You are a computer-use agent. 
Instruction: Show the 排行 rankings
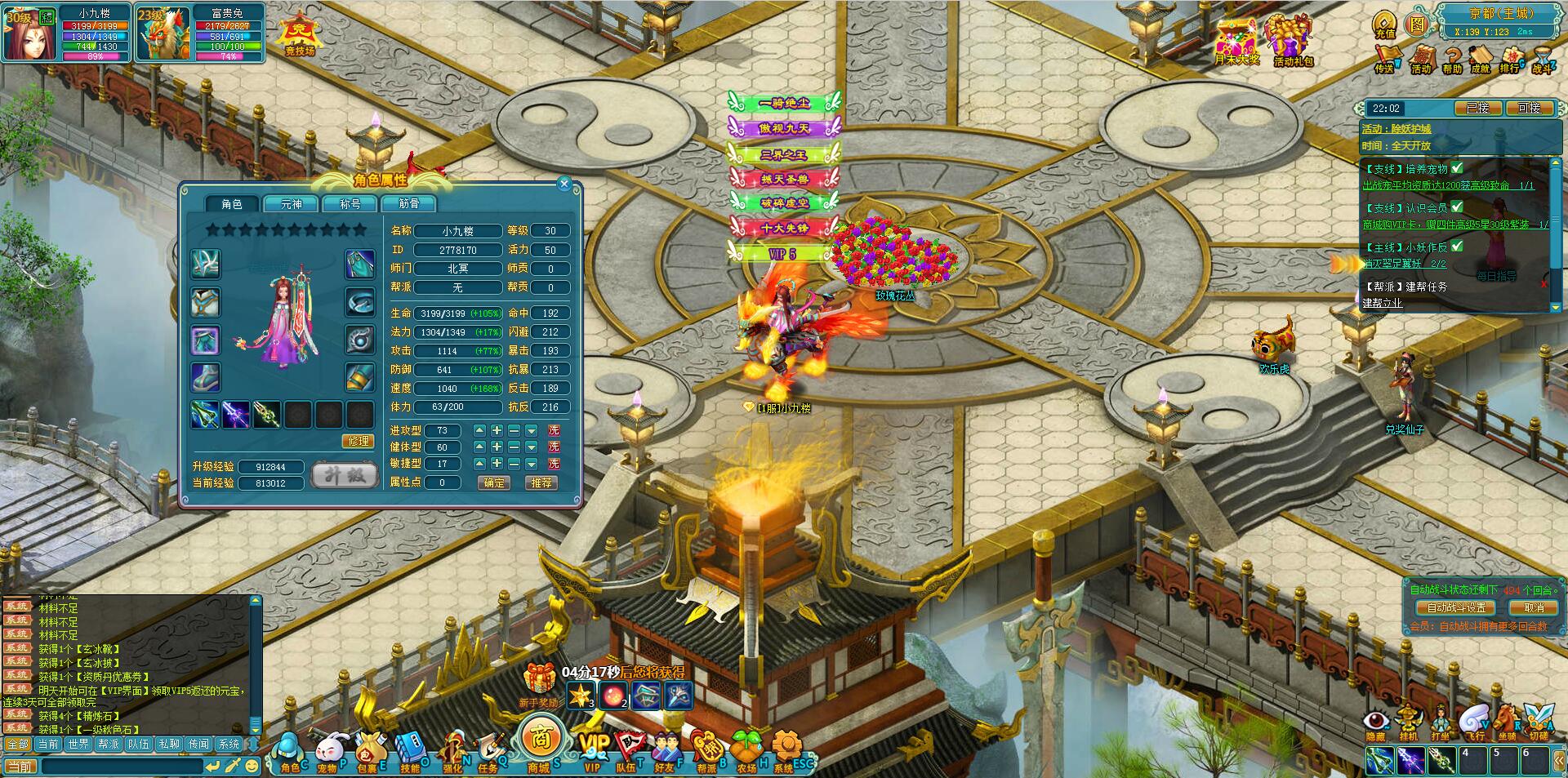point(1510,60)
